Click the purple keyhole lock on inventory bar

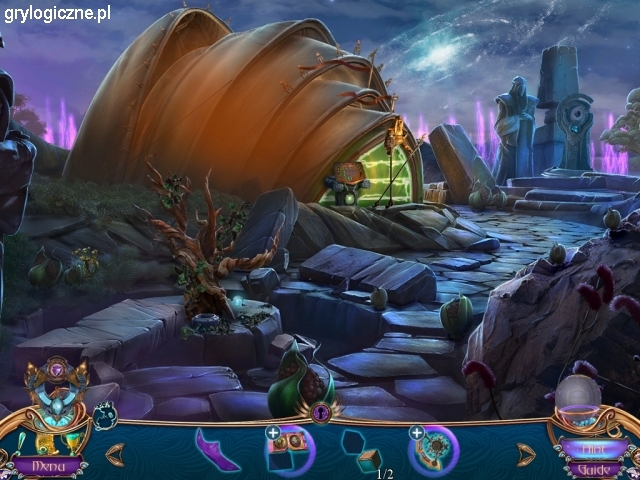[x=321, y=411]
